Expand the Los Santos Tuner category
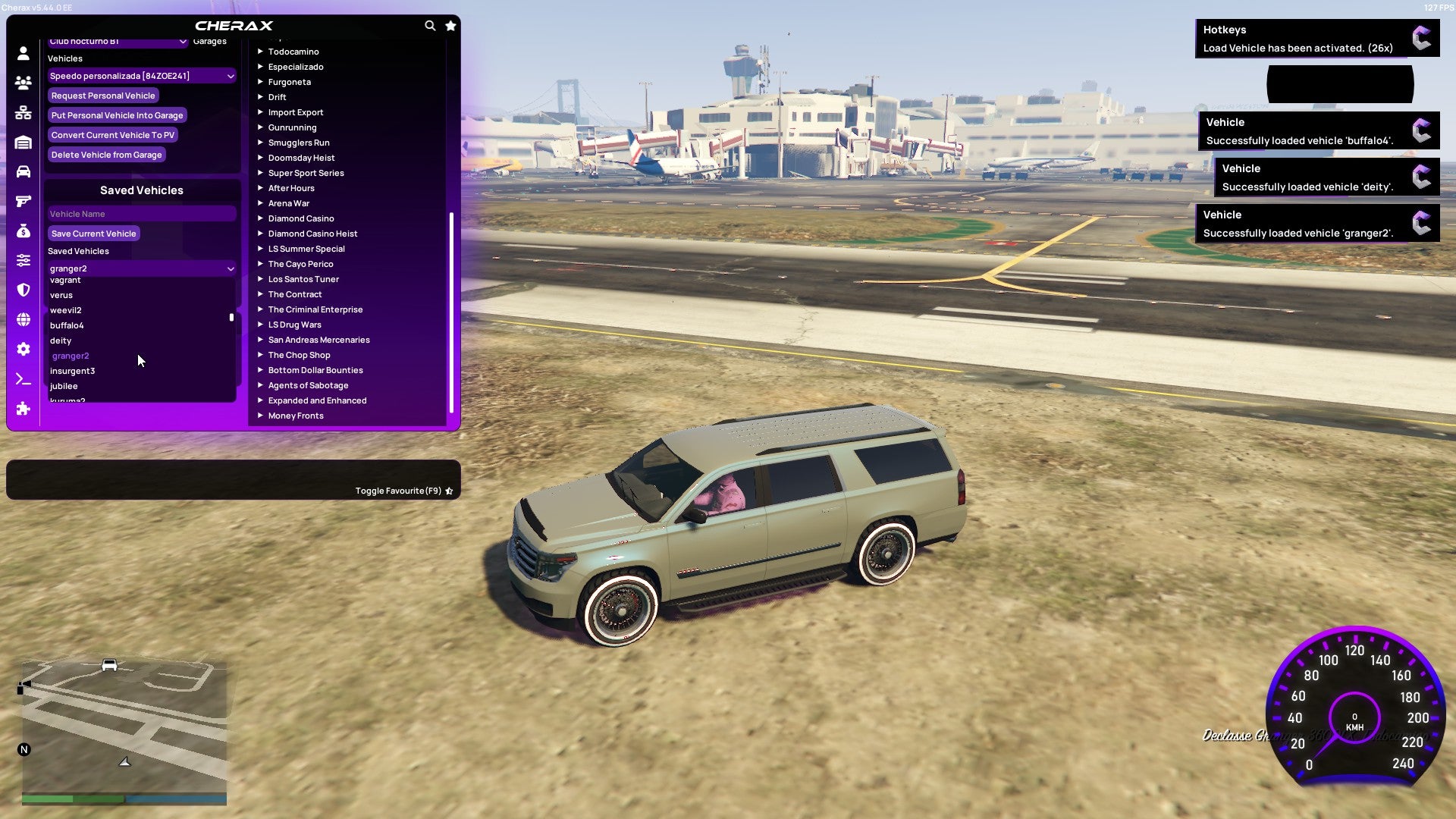Image resolution: width=1456 pixels, height=819 pixels. point(303,279)
